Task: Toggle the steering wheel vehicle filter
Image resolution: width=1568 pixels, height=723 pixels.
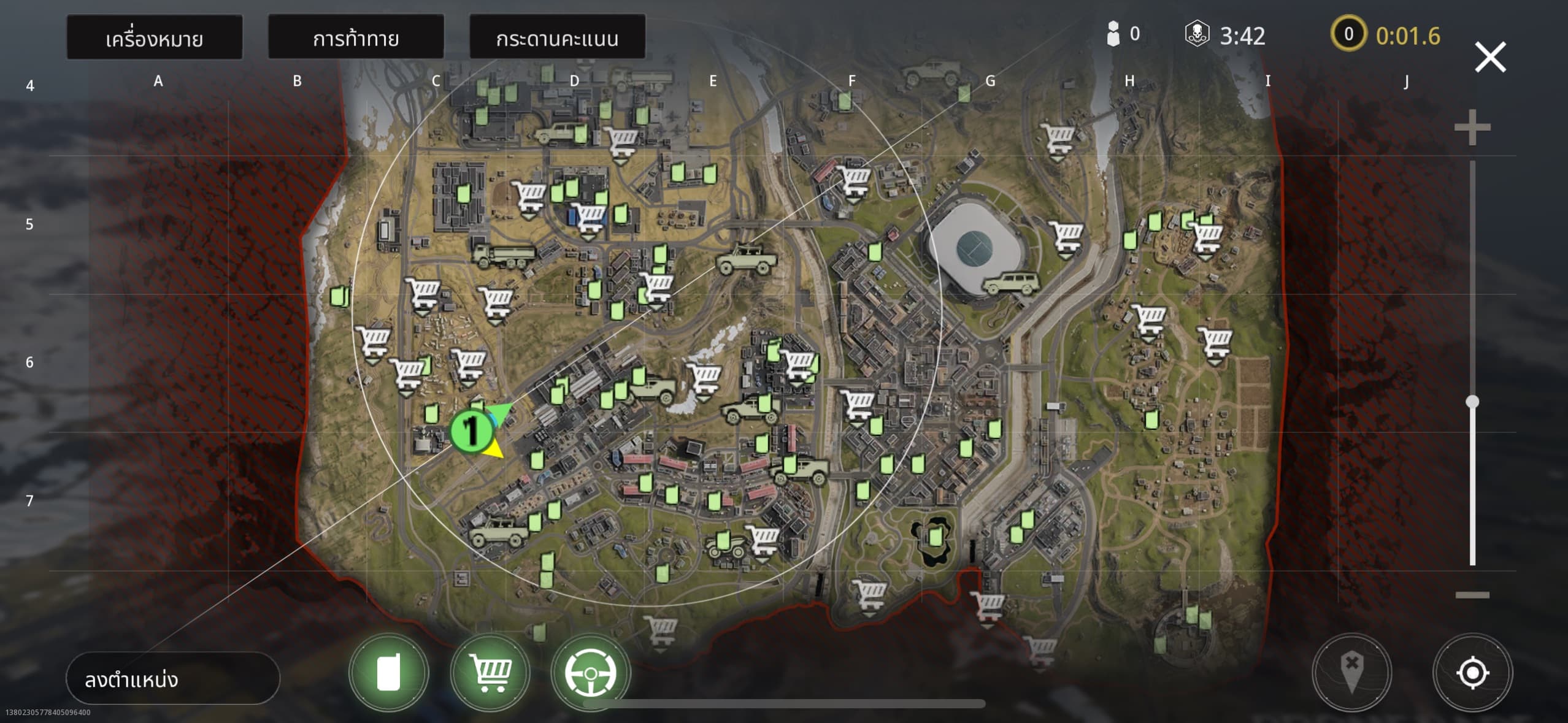Action: click(590, 673)
